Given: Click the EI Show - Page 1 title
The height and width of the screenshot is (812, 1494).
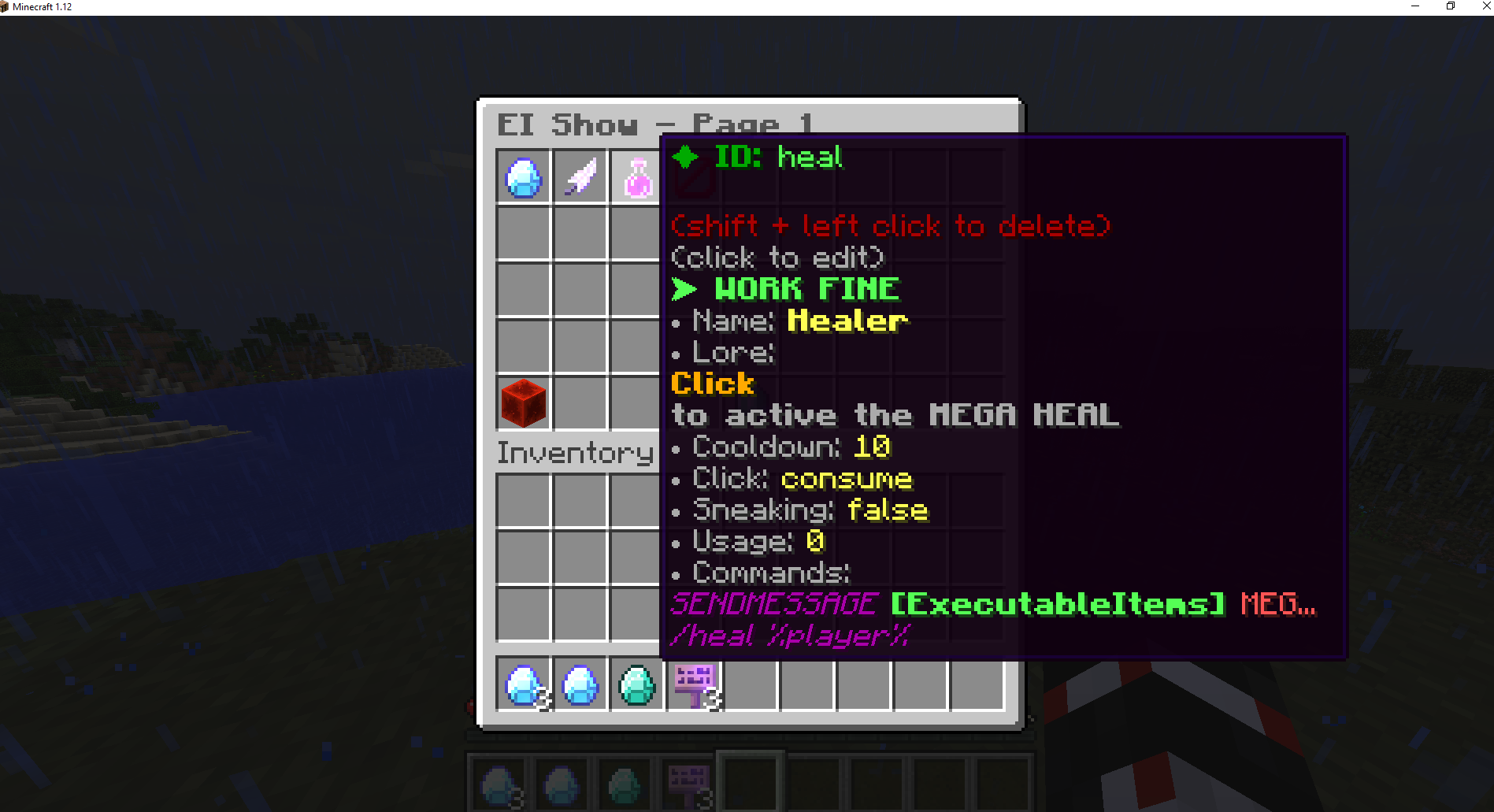Looking at the screenshot, I should point(655,124).
